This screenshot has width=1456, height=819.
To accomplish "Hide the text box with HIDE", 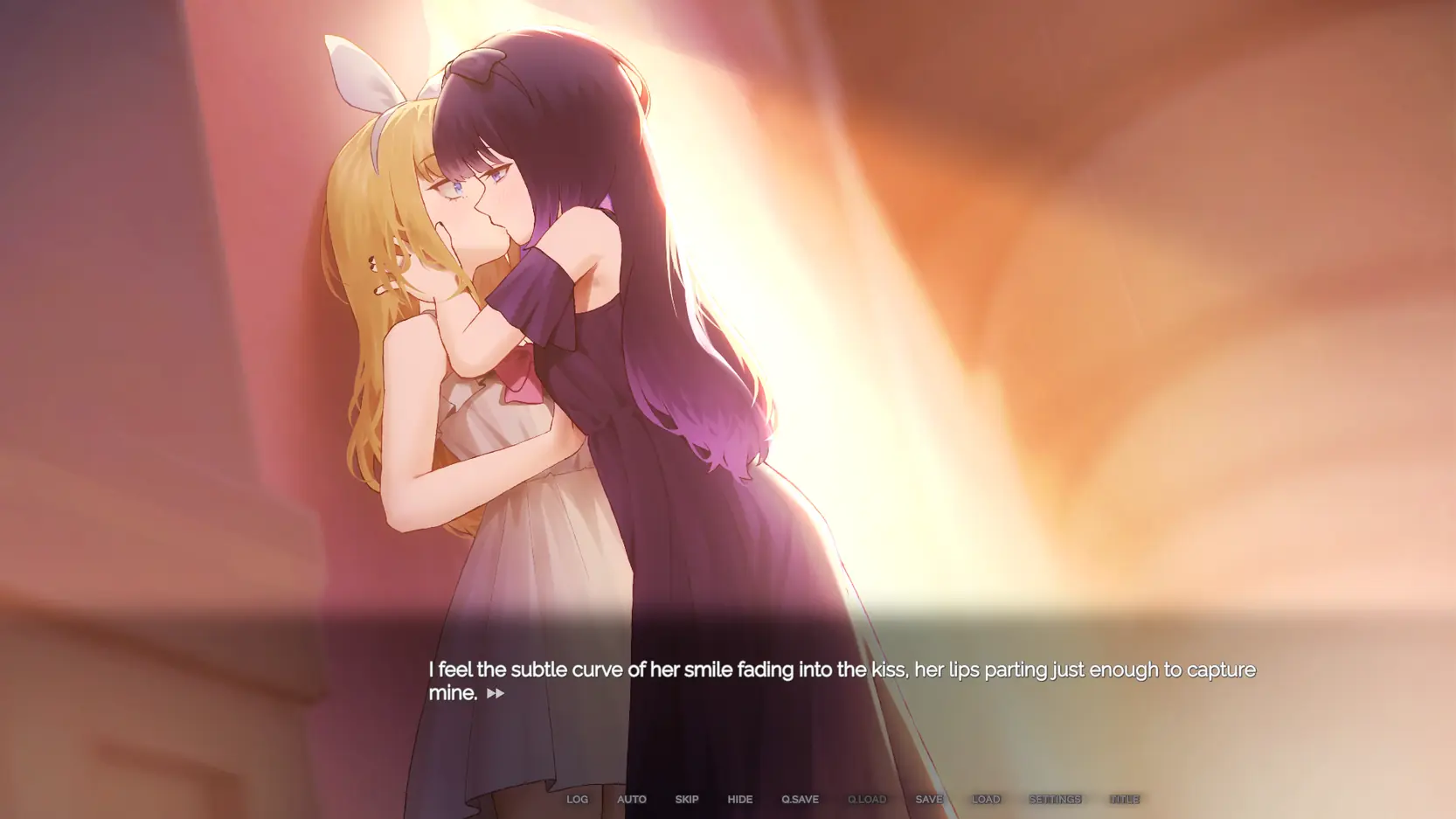I will [739, 799].
